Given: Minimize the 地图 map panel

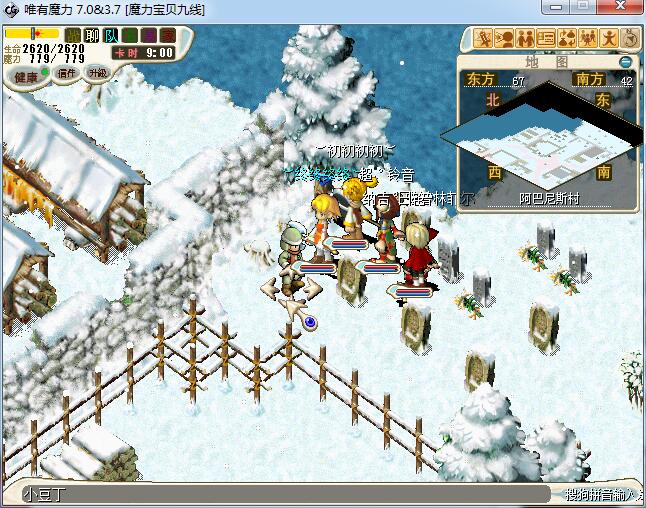Looking at the screenshot, I should 625,61.
